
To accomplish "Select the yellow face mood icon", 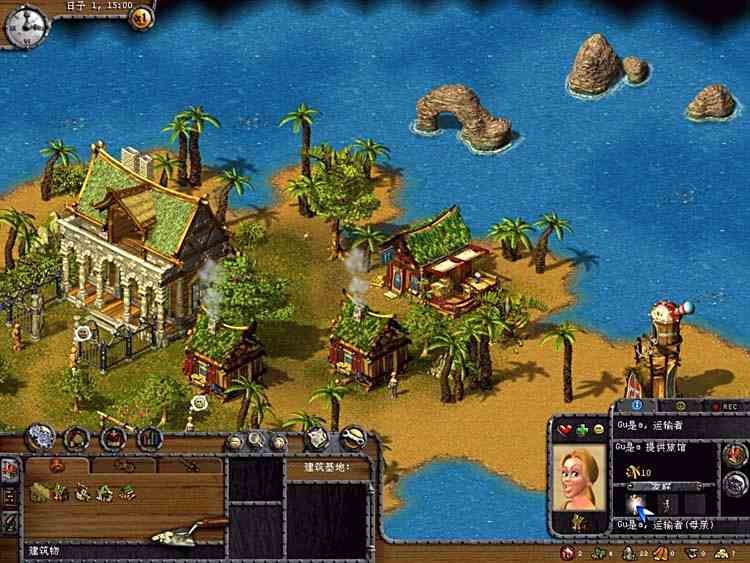I will (x=598, y=429).
